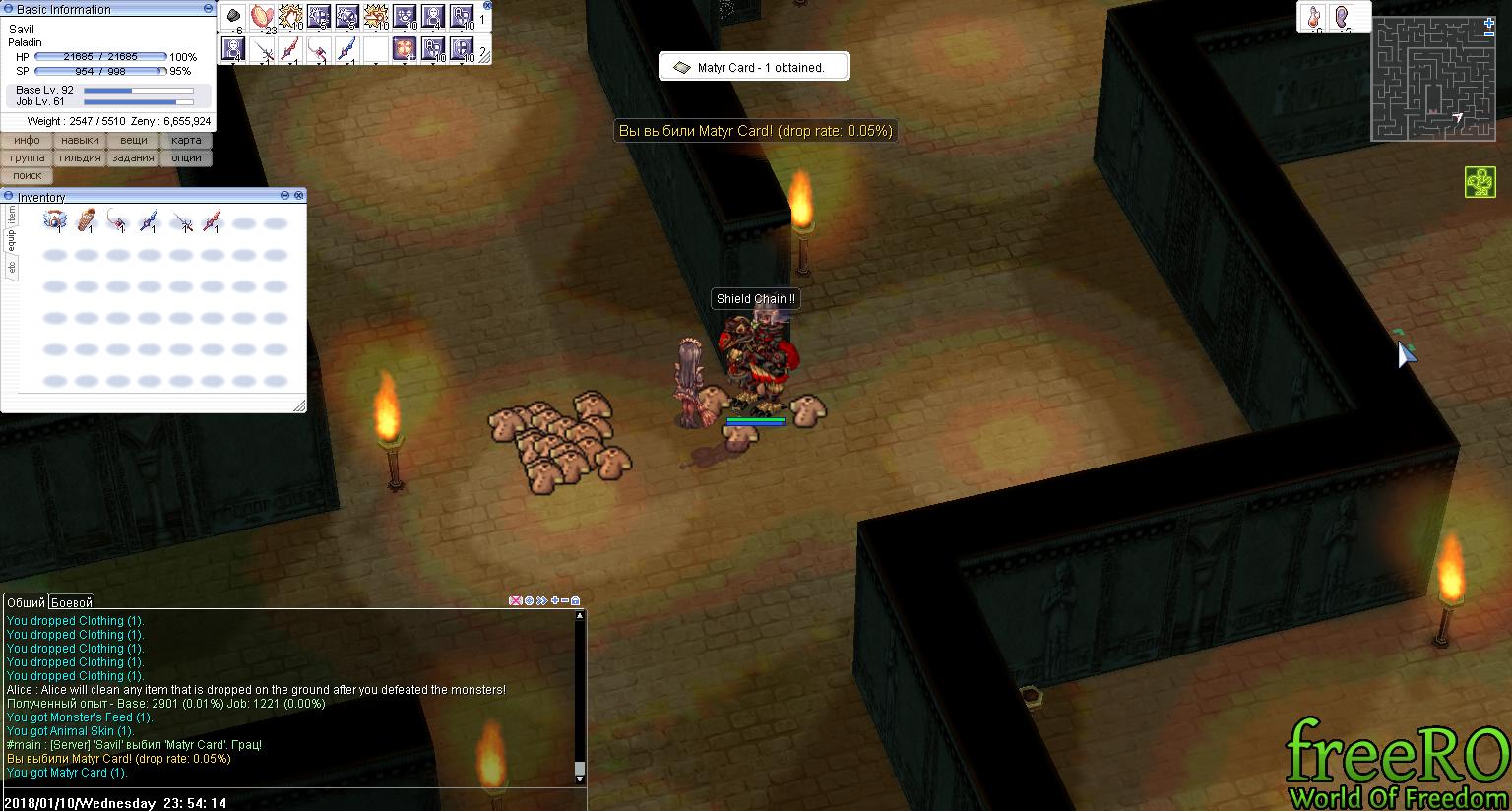Open the инфо menu button
Viewport: 1512px width, 811px height.
coord(27,141)
